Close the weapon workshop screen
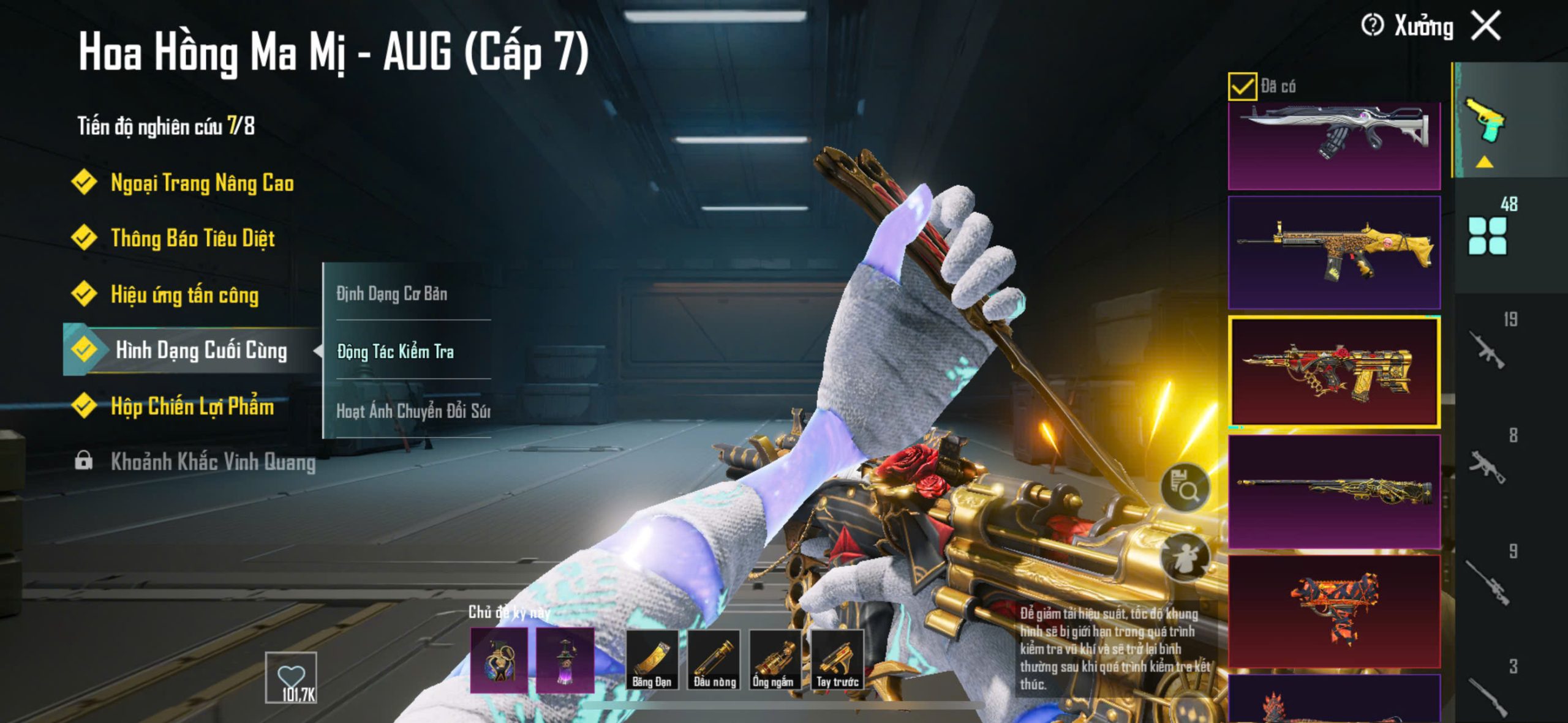1568x723 pixels. 1487,26
